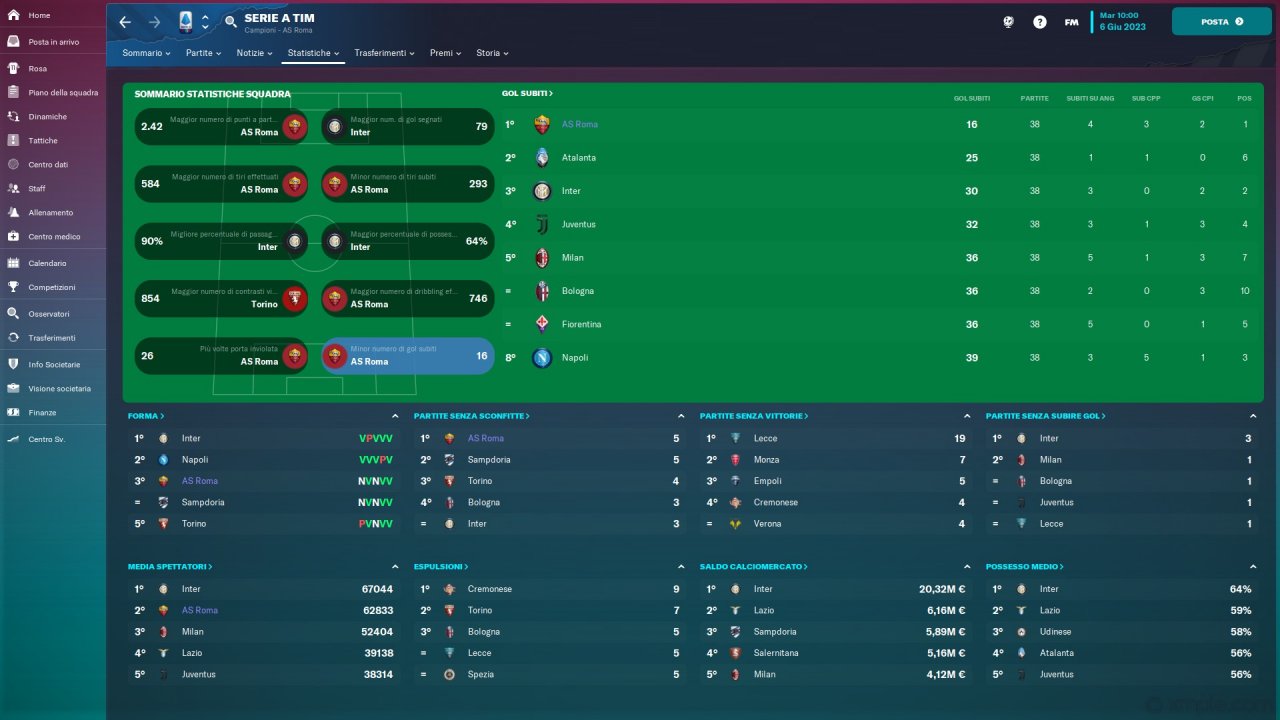The width and height of the screenshot is (1280, 720).
Task: Show the Calendario schedule
Action: click(x=47, y=264)
